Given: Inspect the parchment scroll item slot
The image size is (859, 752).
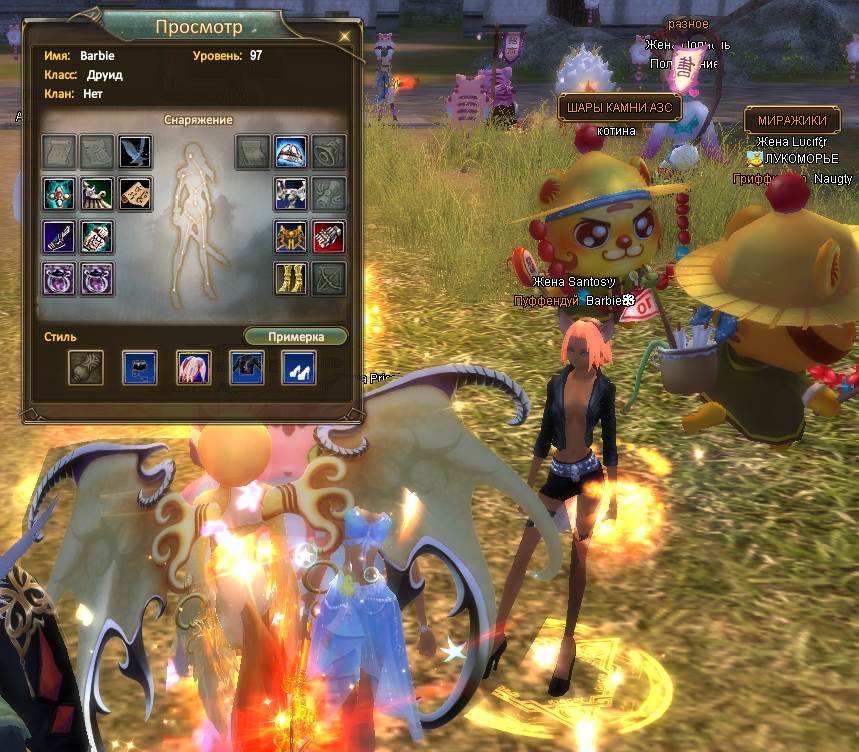Looking at the screenshot, I should point(135,193).
